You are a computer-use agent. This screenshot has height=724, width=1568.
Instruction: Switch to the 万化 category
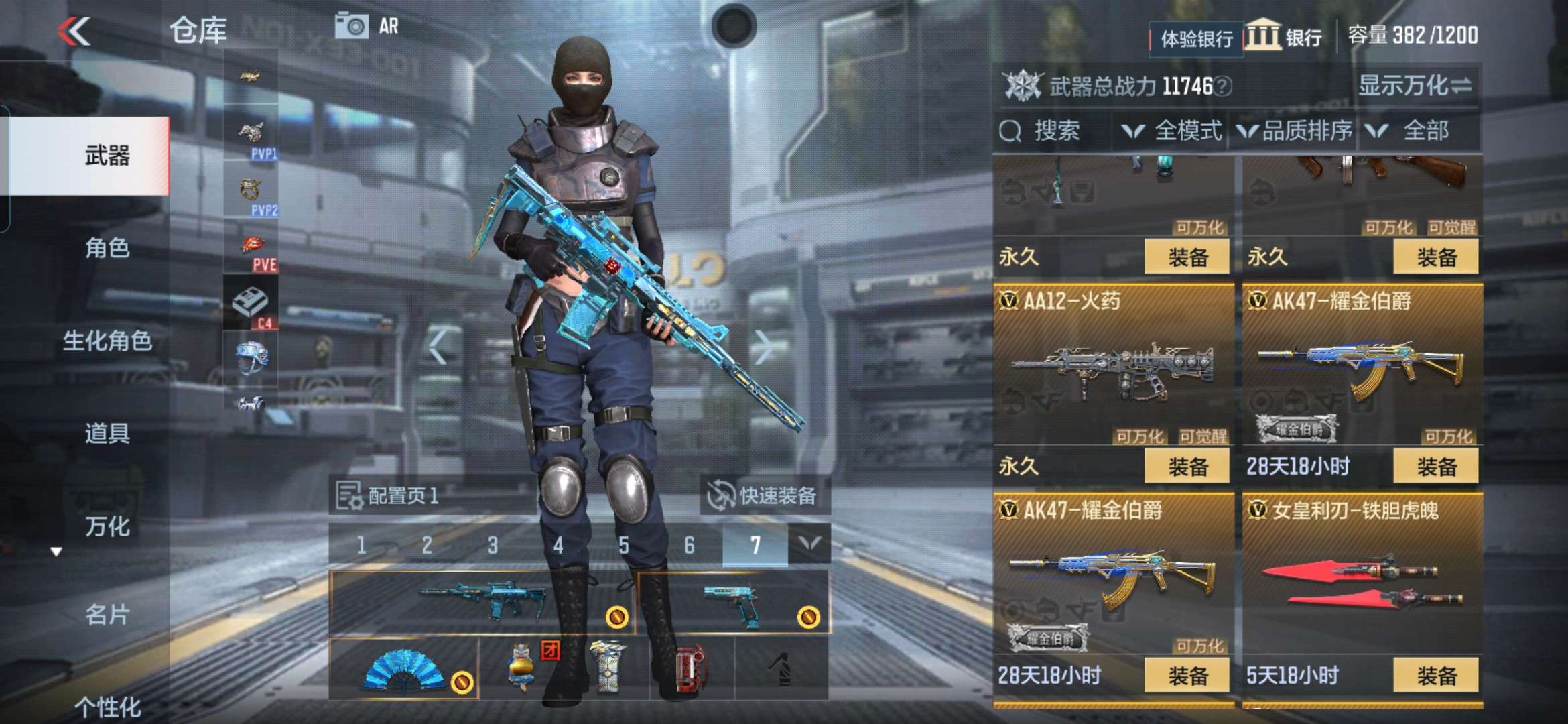(x=107, y=526)
